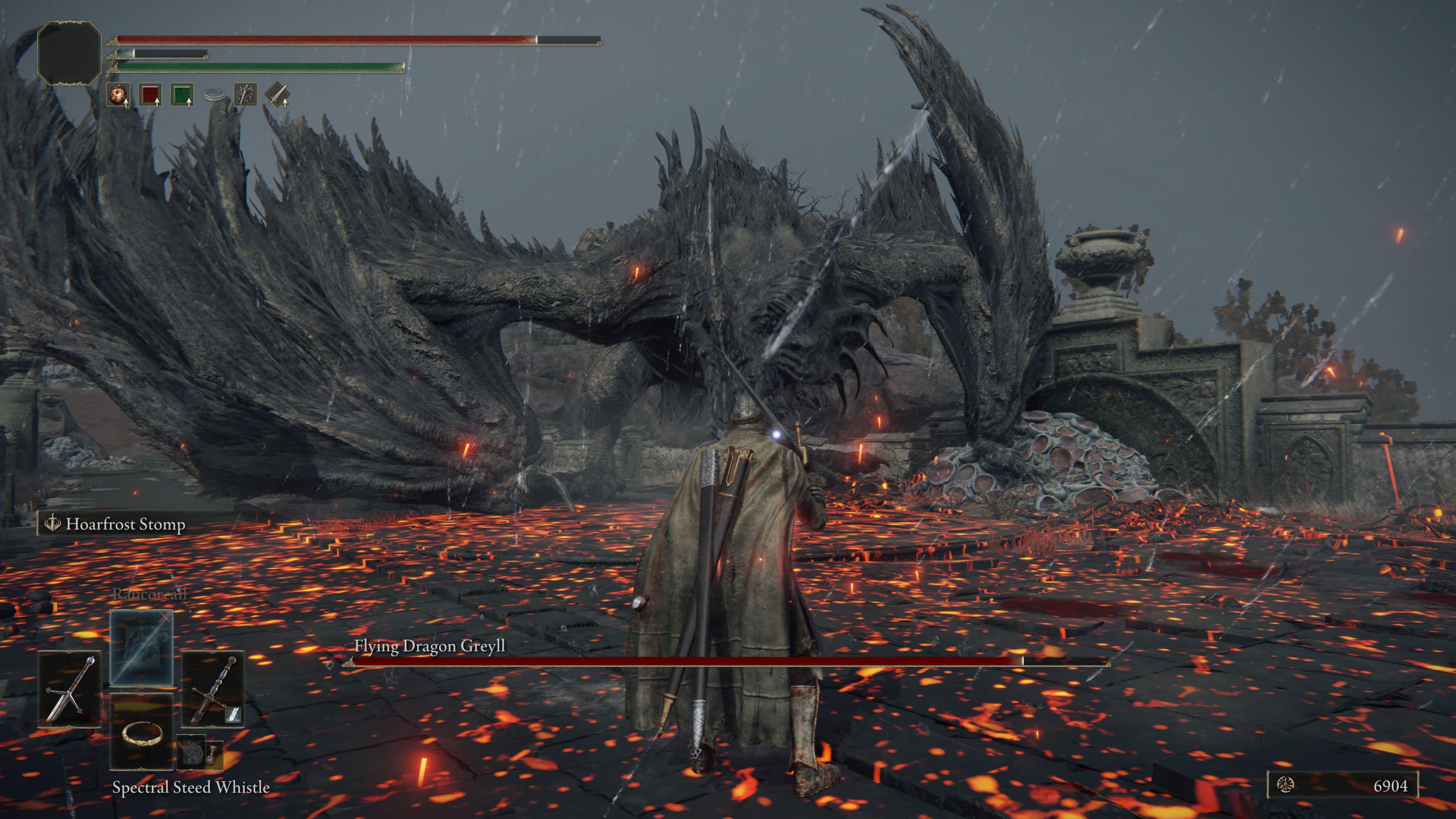Select the right-hand sword weapon slot
Viewport: 1456px width, 819px height.
(x=212, y=689)
